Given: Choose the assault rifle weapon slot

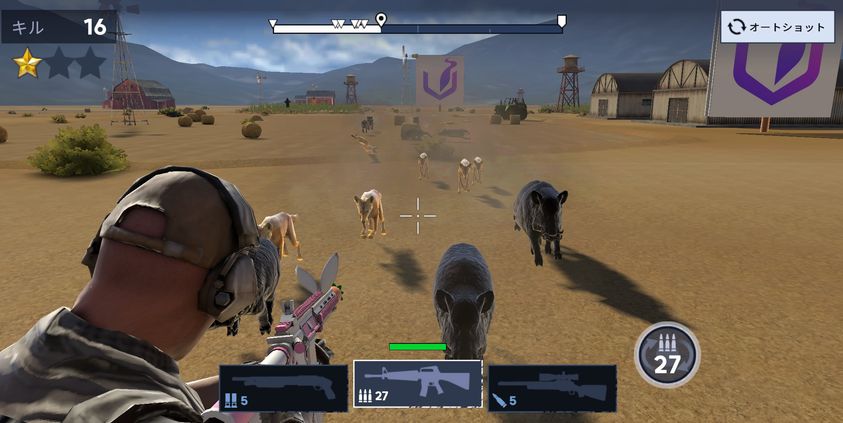Looking at the screenshot, I should click(x=417, y=385).
